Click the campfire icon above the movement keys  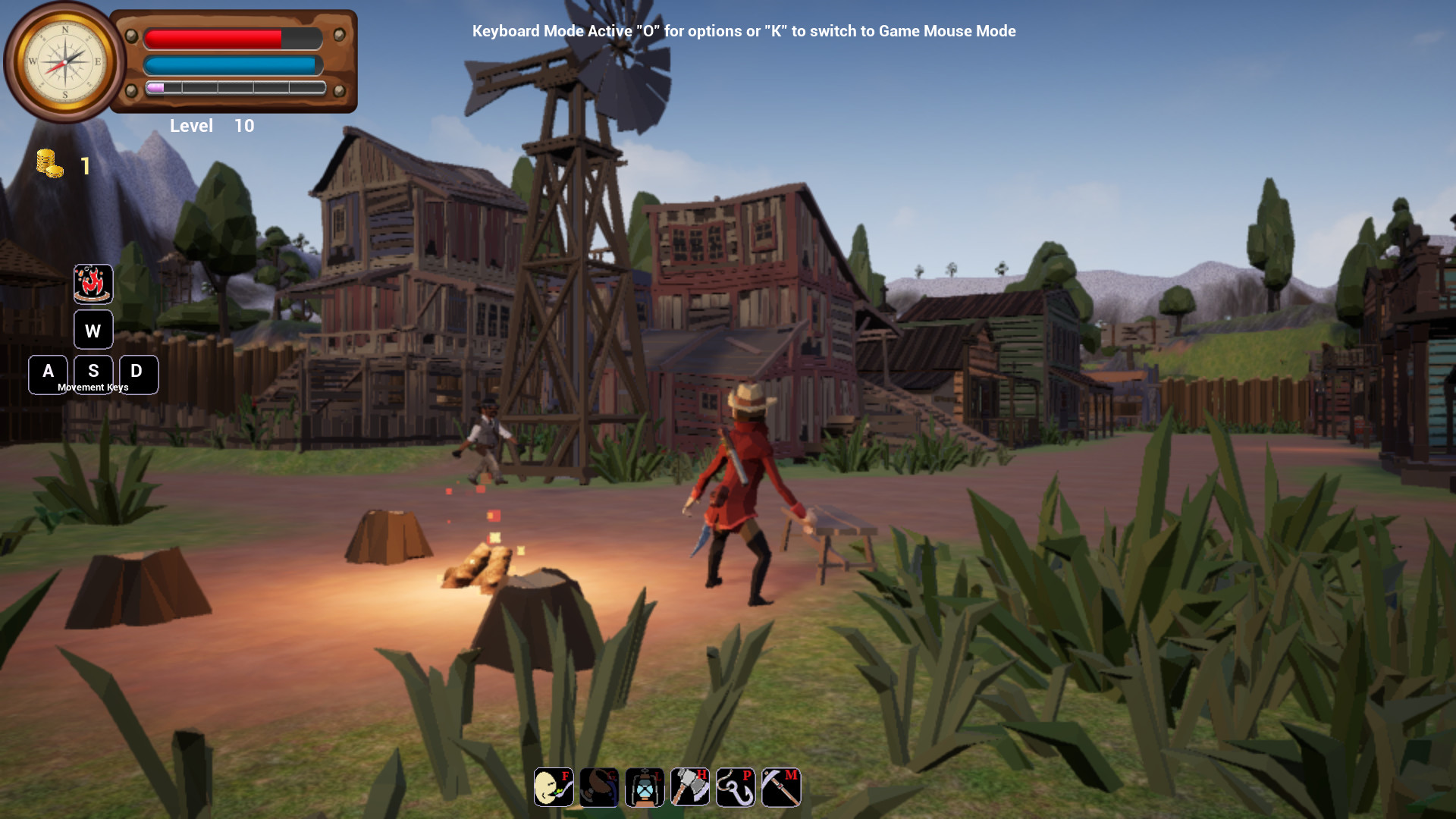tap(93, 284)
